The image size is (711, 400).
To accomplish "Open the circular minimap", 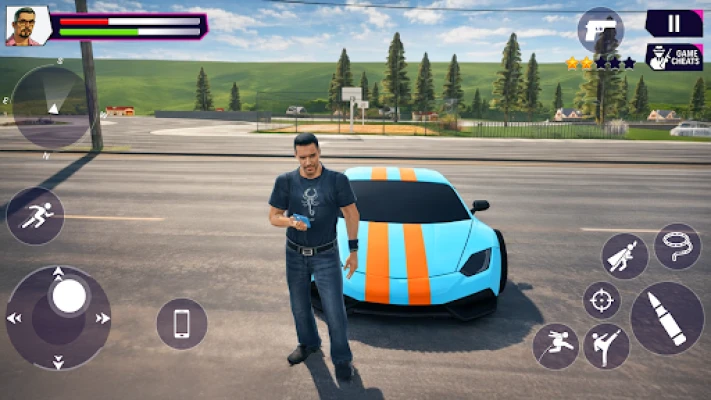I will click(49, 105).
